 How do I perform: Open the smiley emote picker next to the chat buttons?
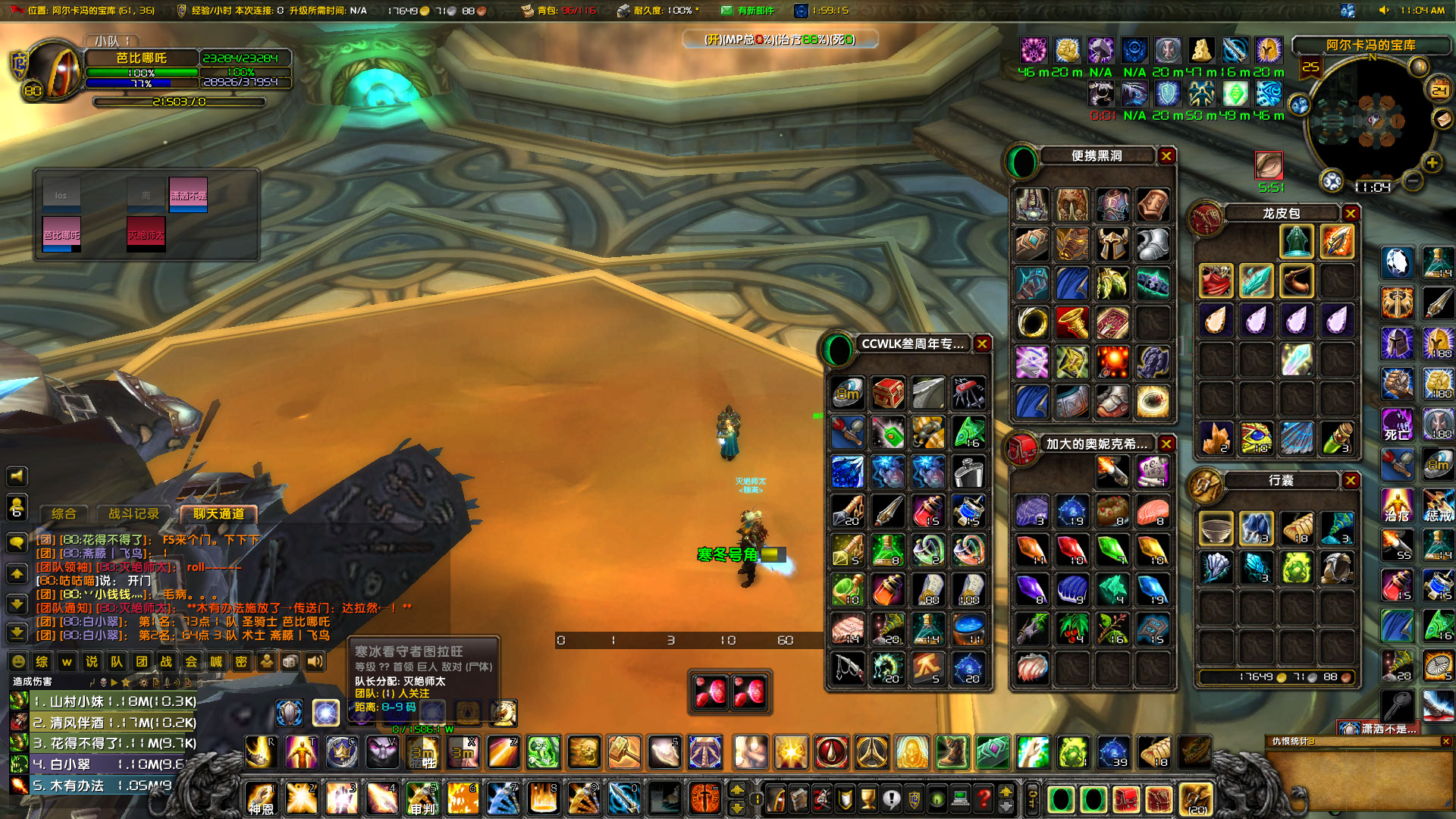[18, 661]
